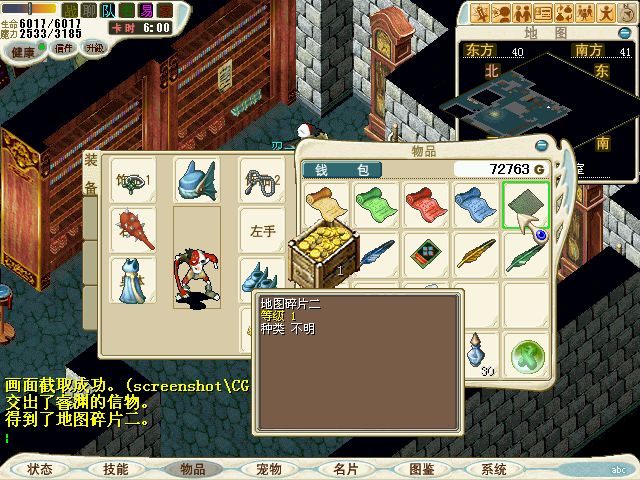Viewport: 640px width, 480px height.
Task: Choose the blue scroll in the bag
Action: (476, 203)
